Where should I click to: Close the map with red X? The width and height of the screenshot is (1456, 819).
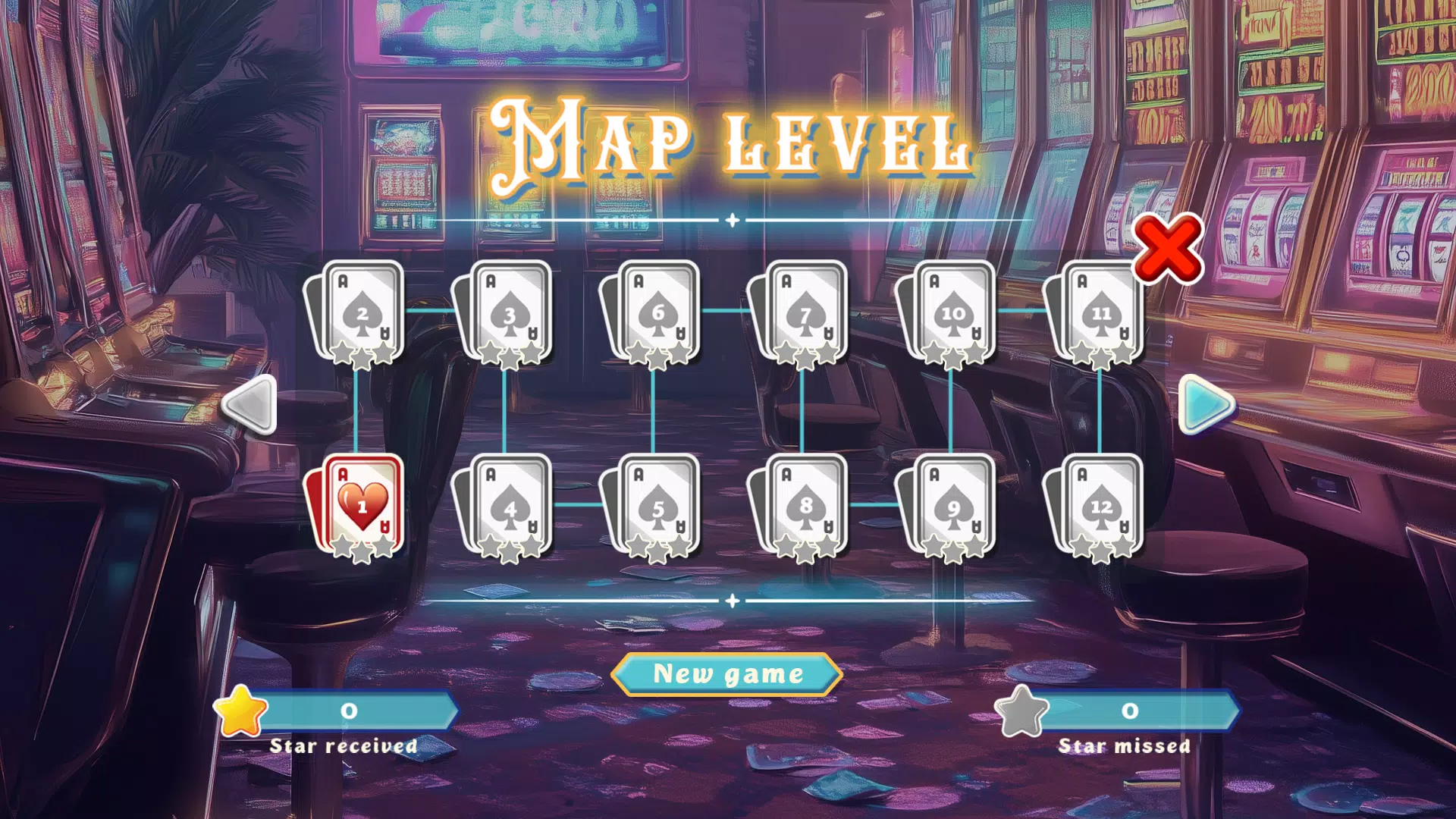coord(1167,249)
